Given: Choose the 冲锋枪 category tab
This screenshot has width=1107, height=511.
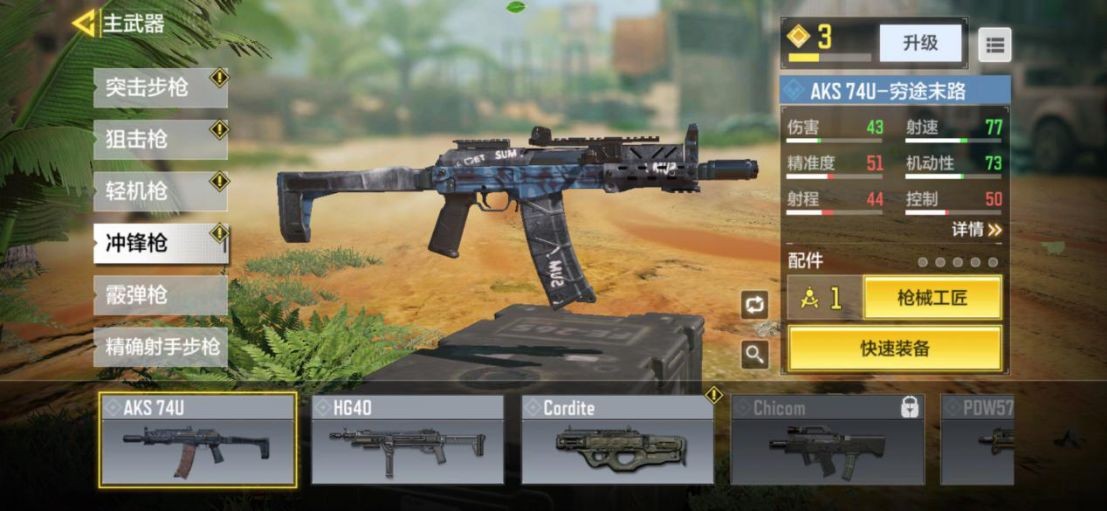Looking at the screenshot, I should tap(160, 243).
